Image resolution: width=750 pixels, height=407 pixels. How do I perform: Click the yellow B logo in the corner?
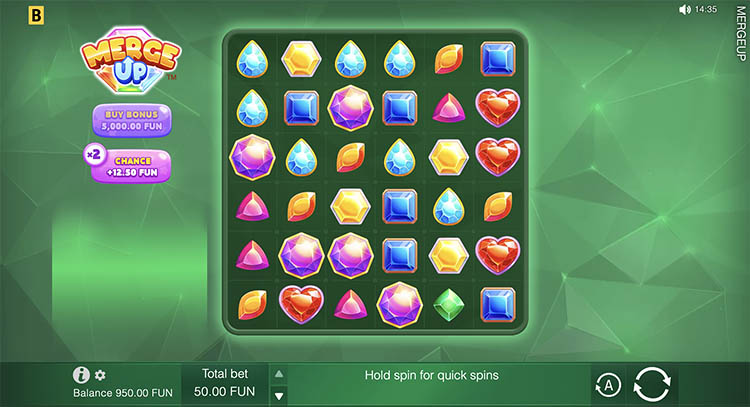(11, 13)
